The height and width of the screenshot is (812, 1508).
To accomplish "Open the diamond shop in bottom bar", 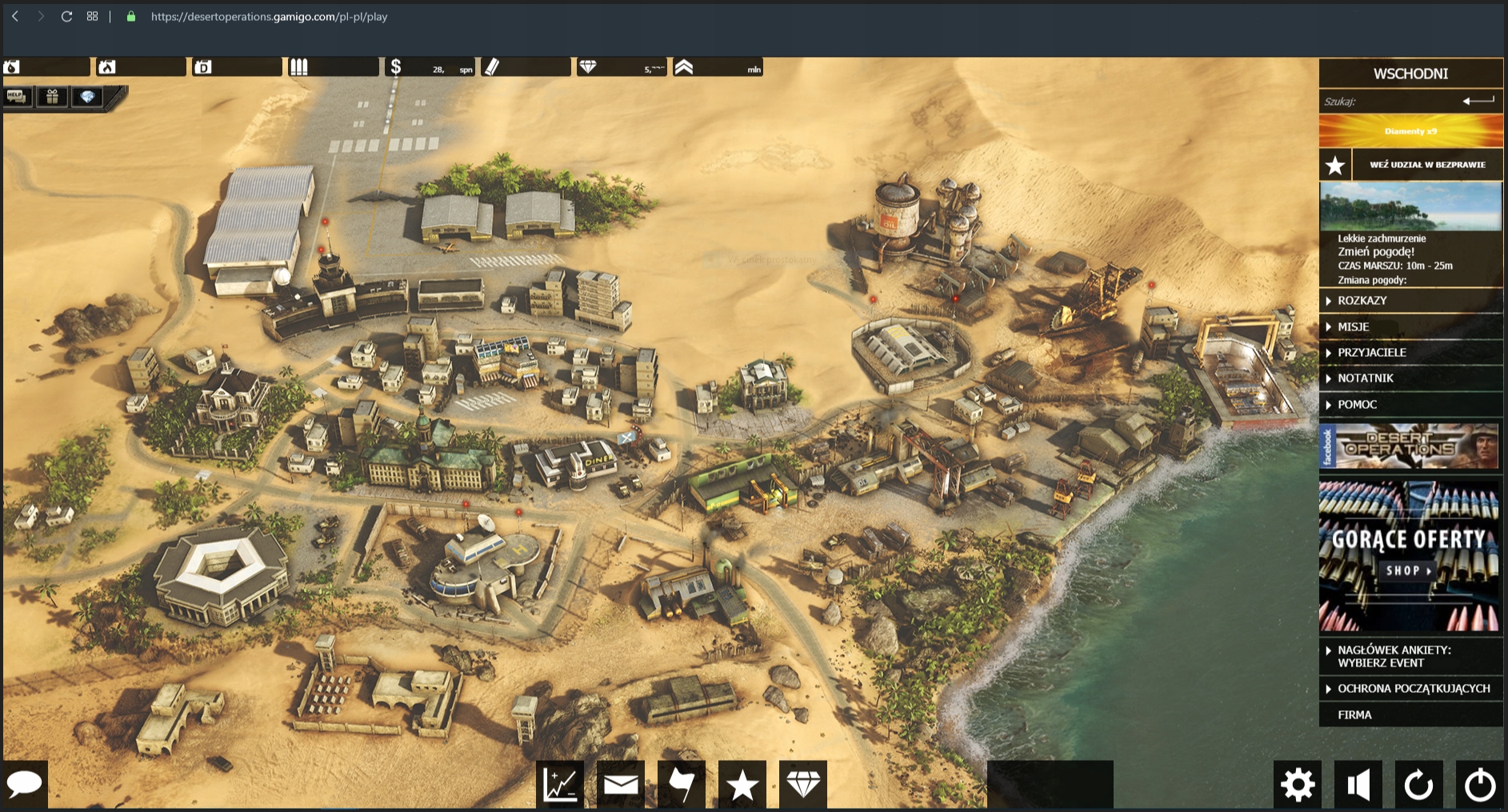I will click(803, 784).
